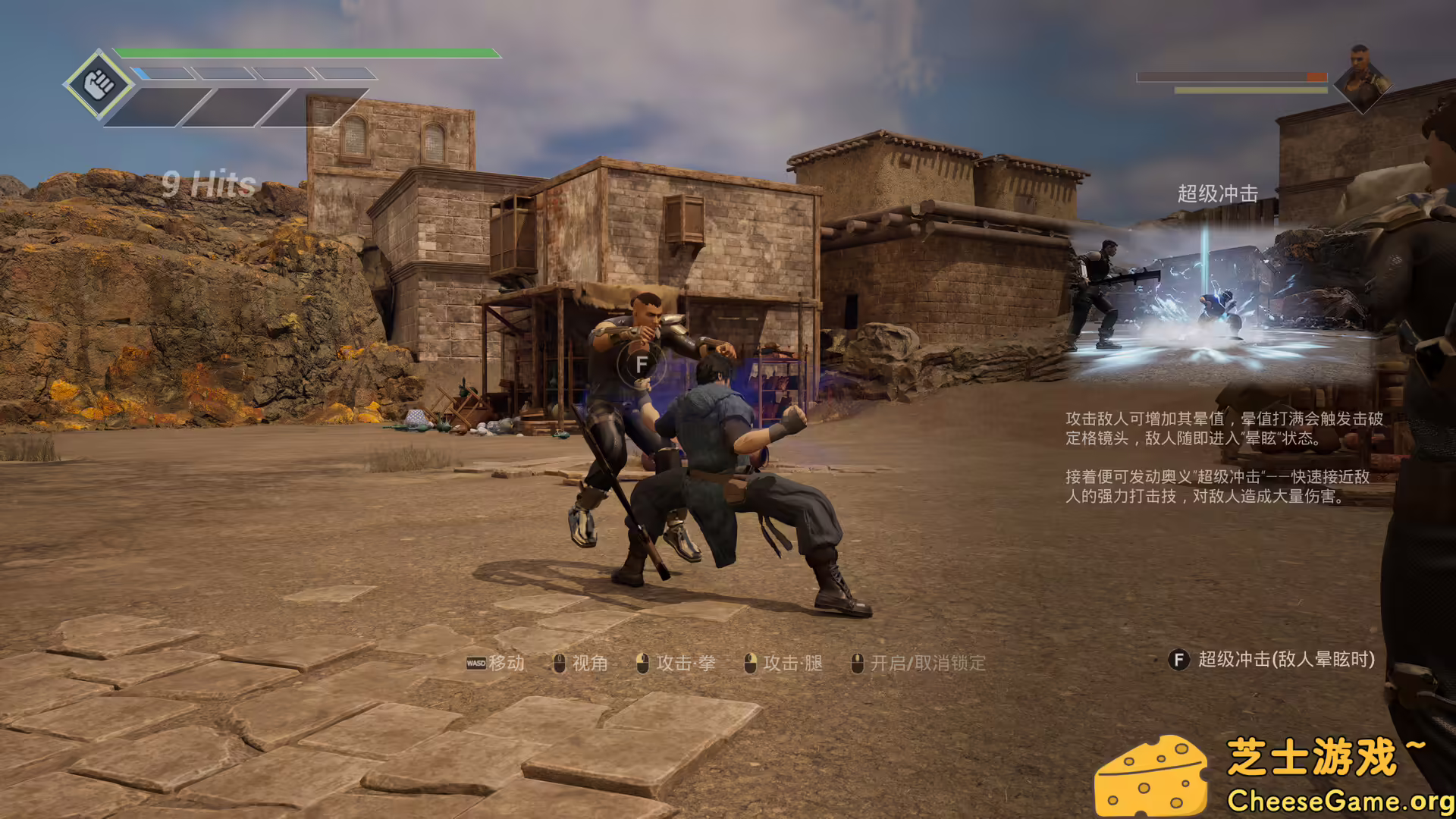Enable 超级冲击 by clicking the F key badge
This screenshot has width=1456, height=819.
[x=1178, y=661]
